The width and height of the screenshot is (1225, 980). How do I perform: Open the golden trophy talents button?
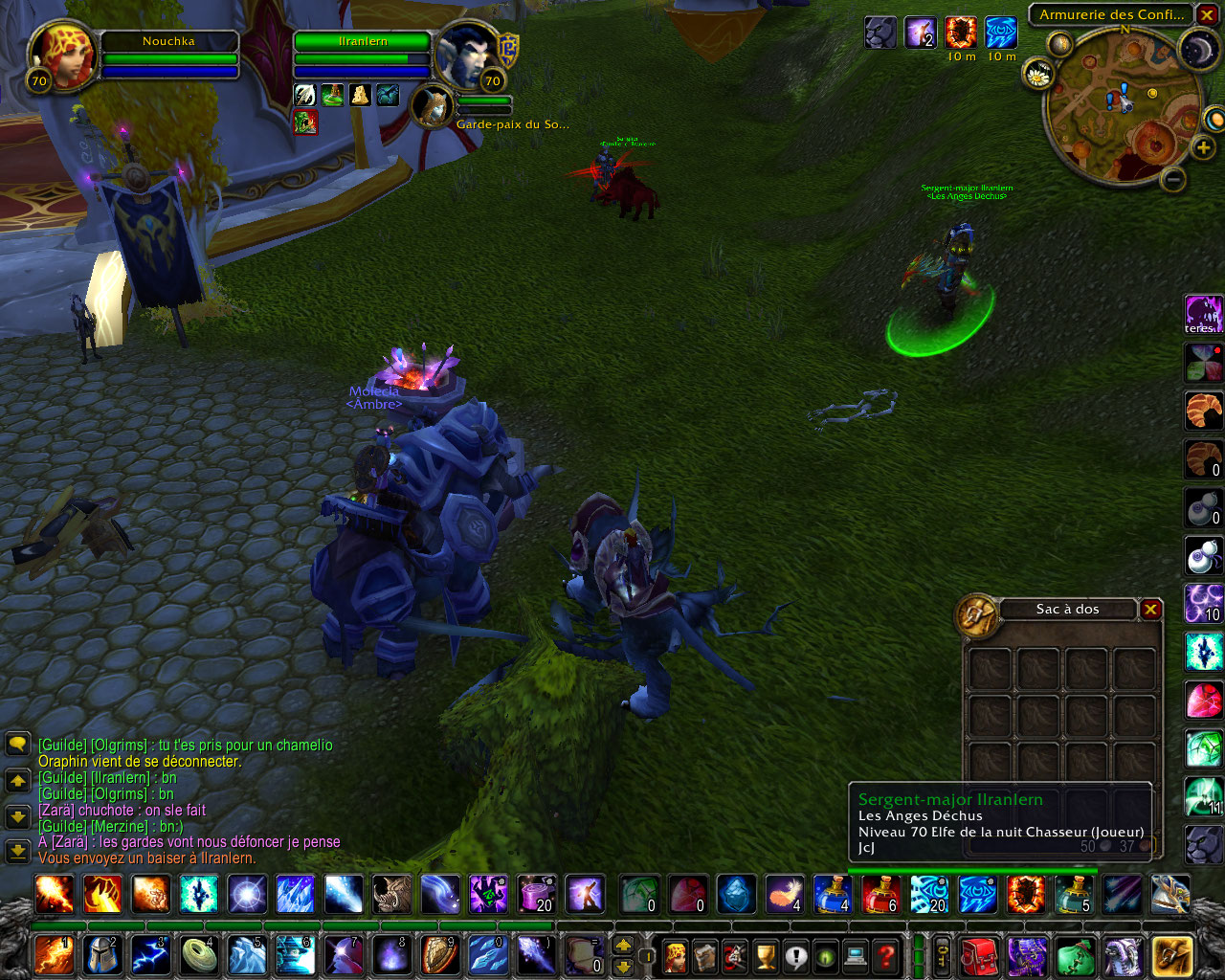point(766,955)
